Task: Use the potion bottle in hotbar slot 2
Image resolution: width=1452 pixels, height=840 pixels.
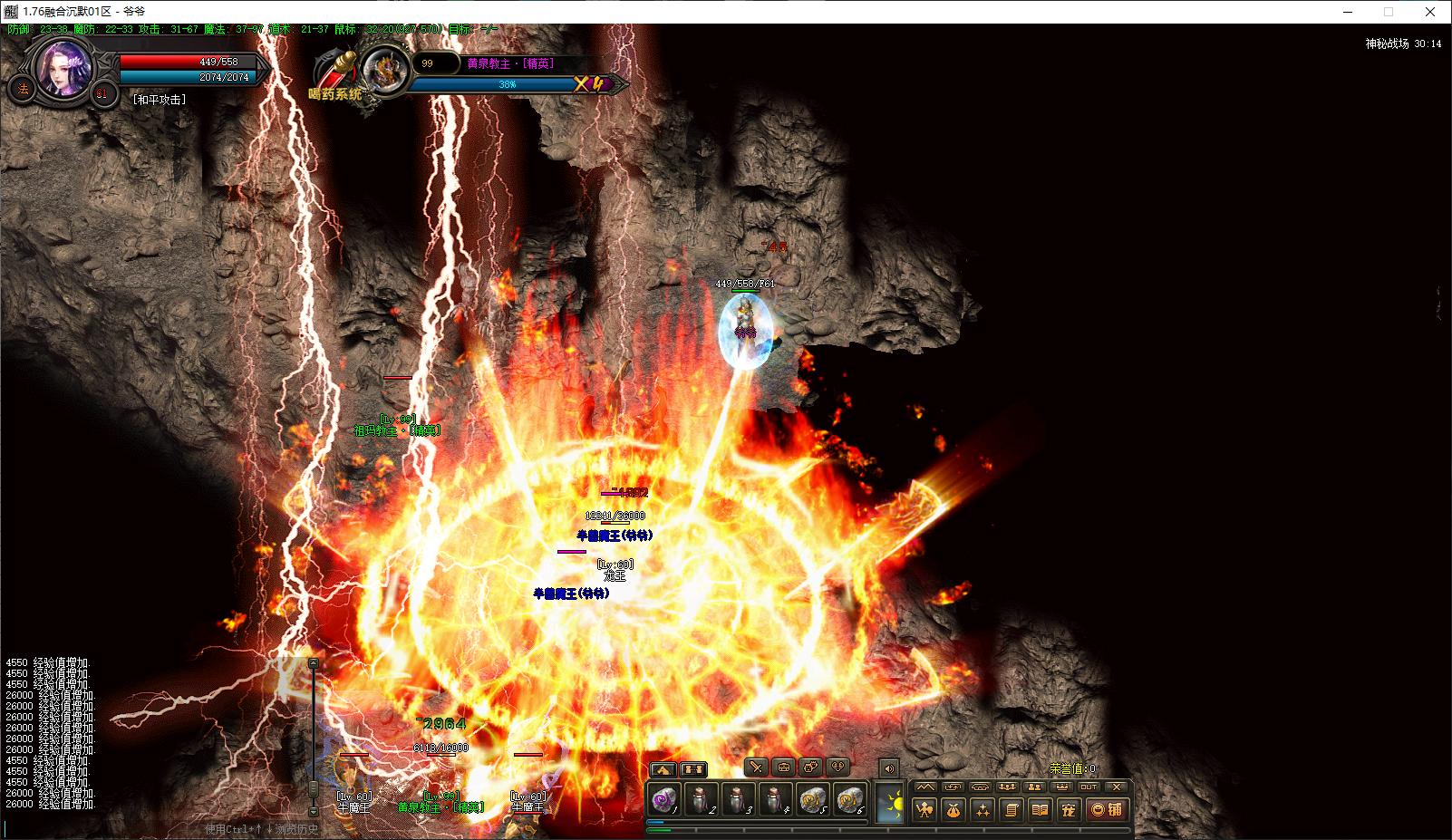Action: coord(702,801)
